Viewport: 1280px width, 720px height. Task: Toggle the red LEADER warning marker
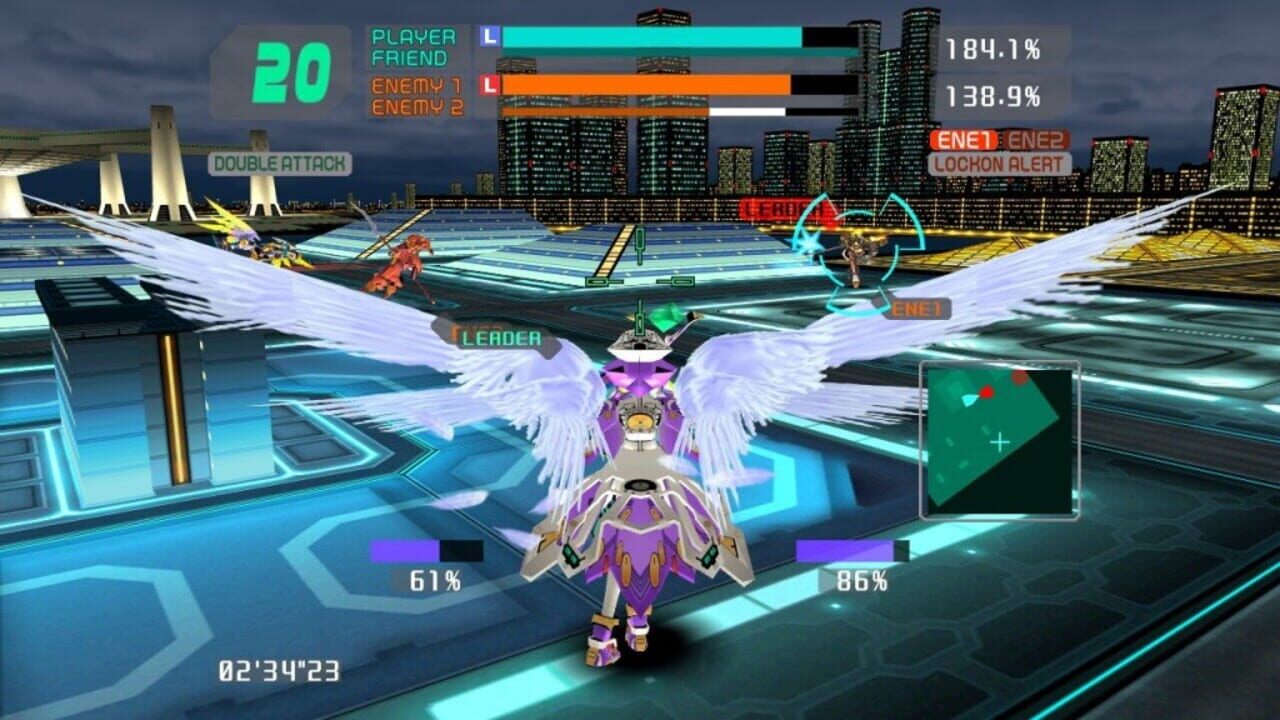(x=783, y=211)
